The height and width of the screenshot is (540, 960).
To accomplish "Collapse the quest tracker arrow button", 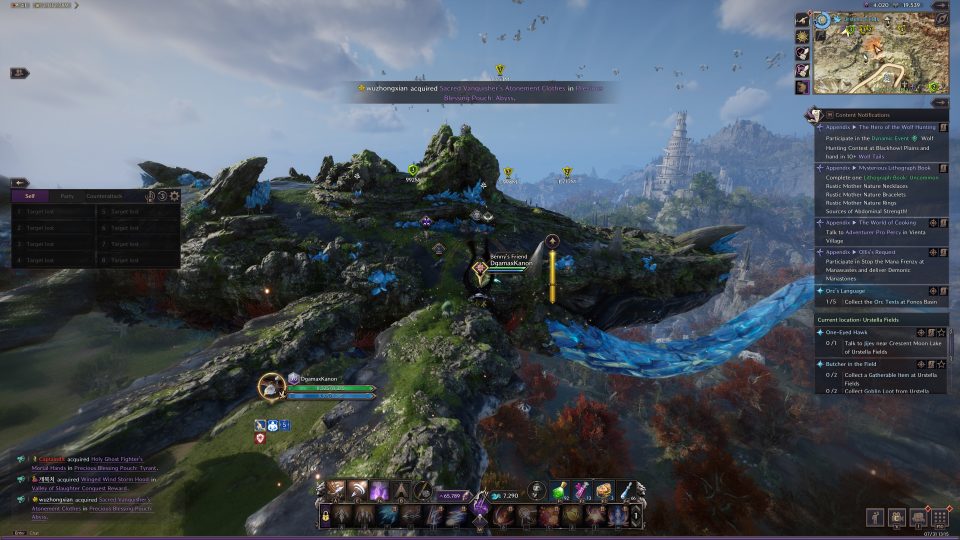I will [x=940, y=102].
